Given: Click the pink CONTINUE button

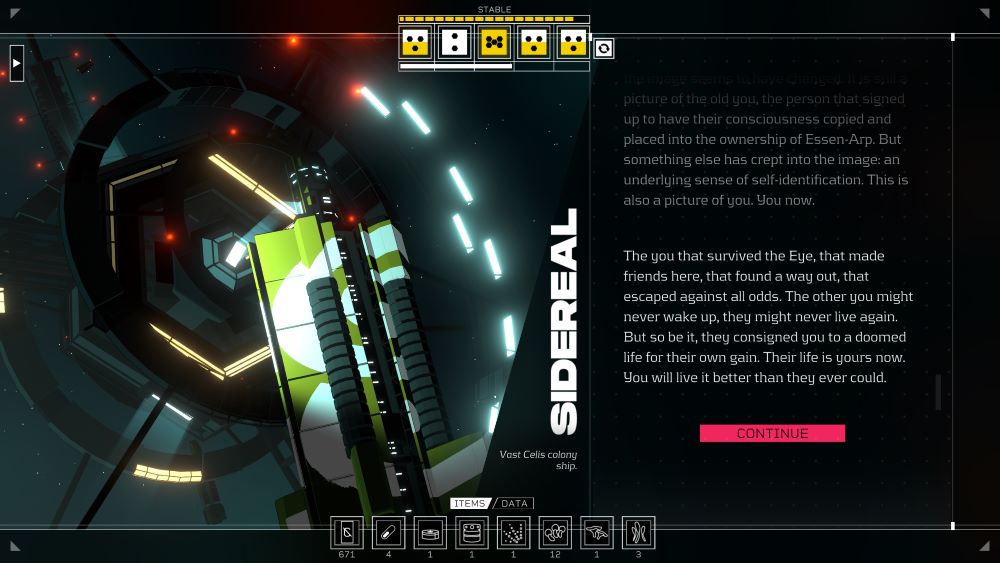Looking at the screenshot, I should click(x=772, y=433).
